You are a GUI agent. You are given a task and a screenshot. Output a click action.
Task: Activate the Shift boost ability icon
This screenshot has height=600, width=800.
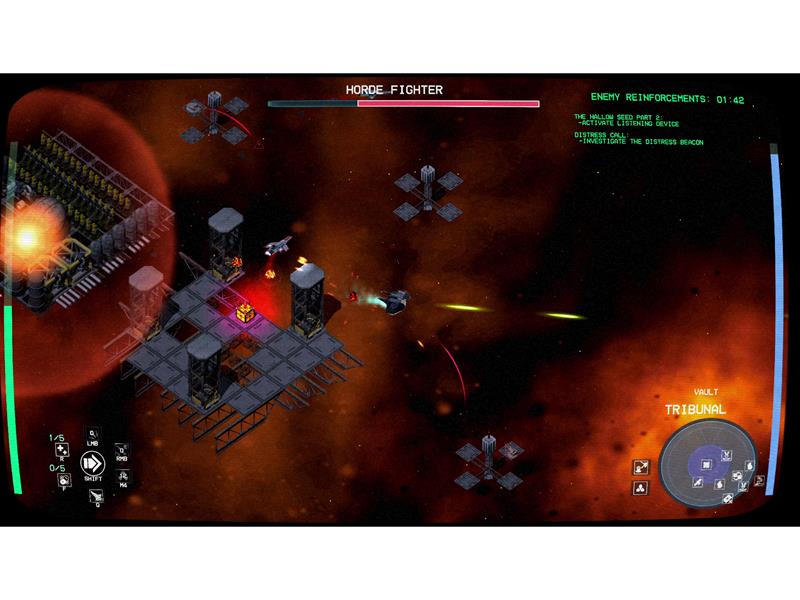coord(93,463)
